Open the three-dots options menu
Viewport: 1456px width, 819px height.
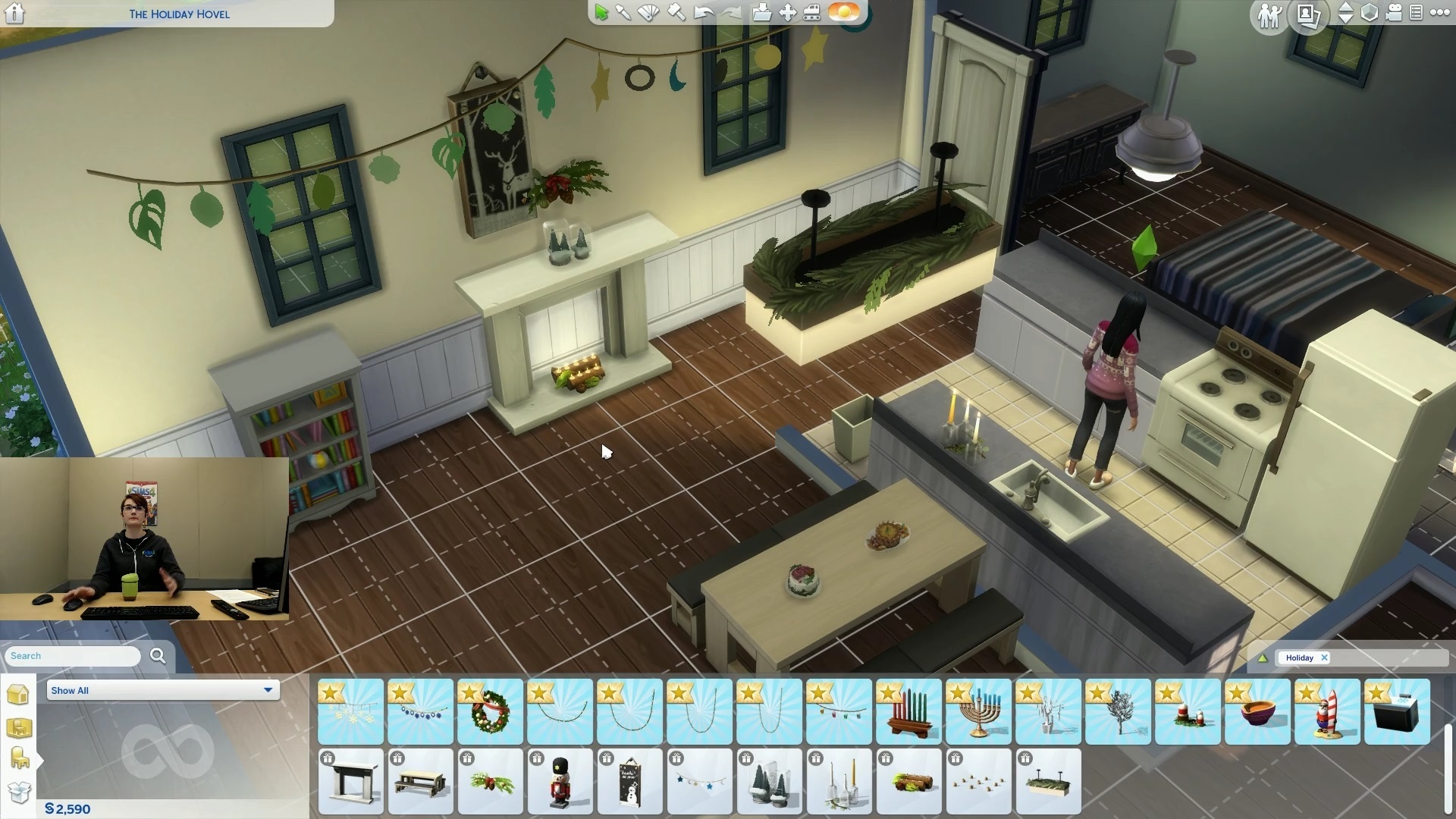click(x=1439, y=13)
